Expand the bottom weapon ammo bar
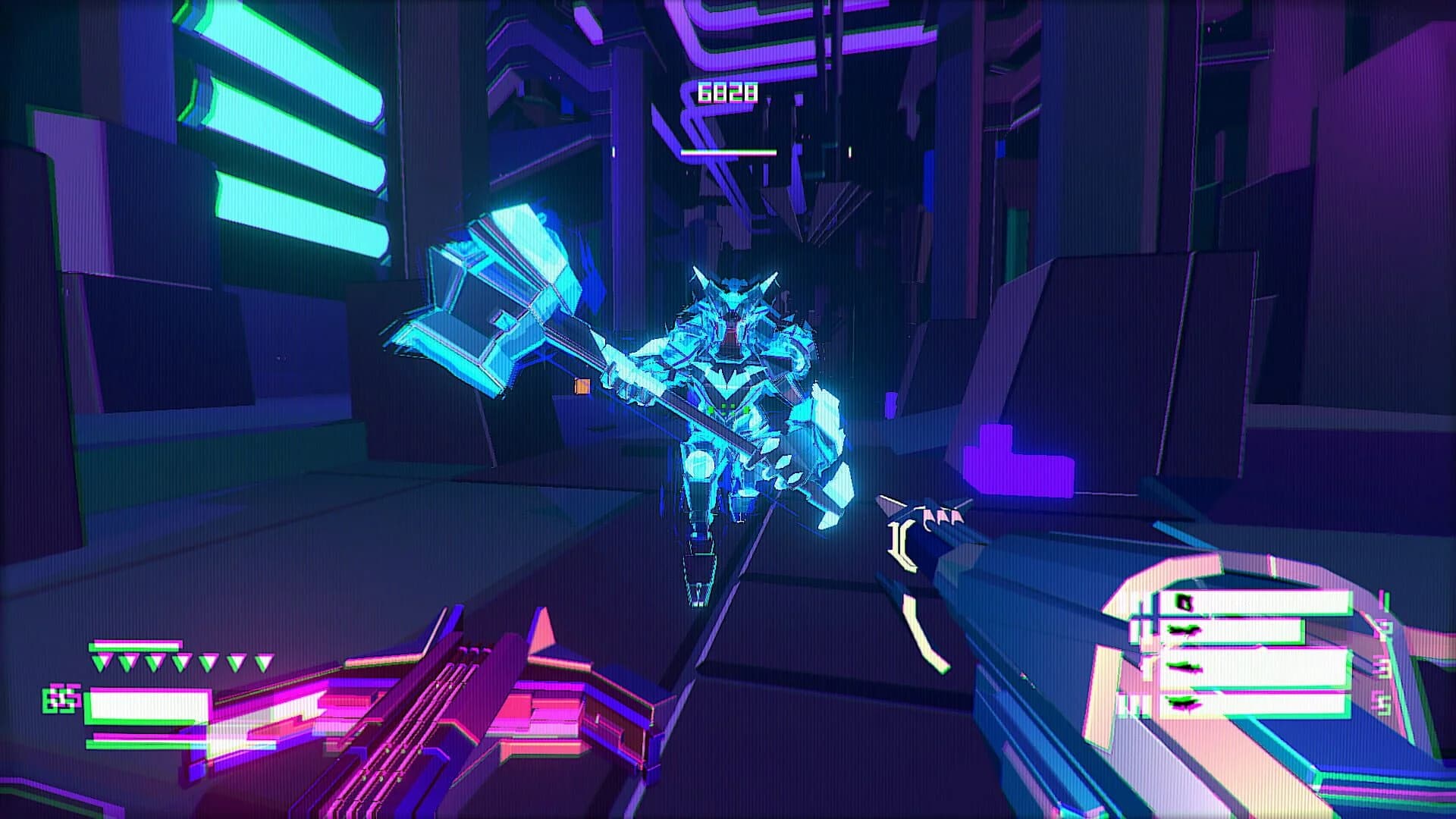 (1266, 704)
